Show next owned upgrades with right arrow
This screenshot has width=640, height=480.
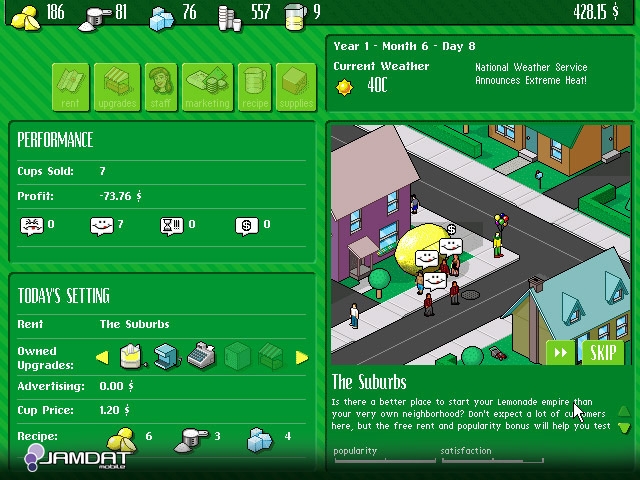302,358
